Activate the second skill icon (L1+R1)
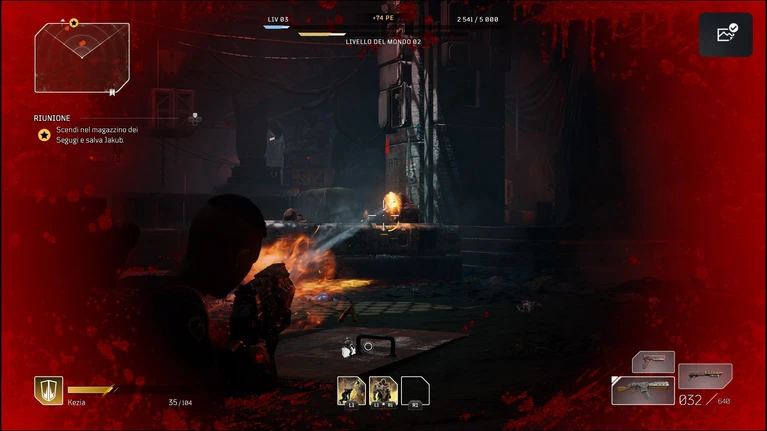The height and width of the screenshot is (431, 767). click(383, 390)
